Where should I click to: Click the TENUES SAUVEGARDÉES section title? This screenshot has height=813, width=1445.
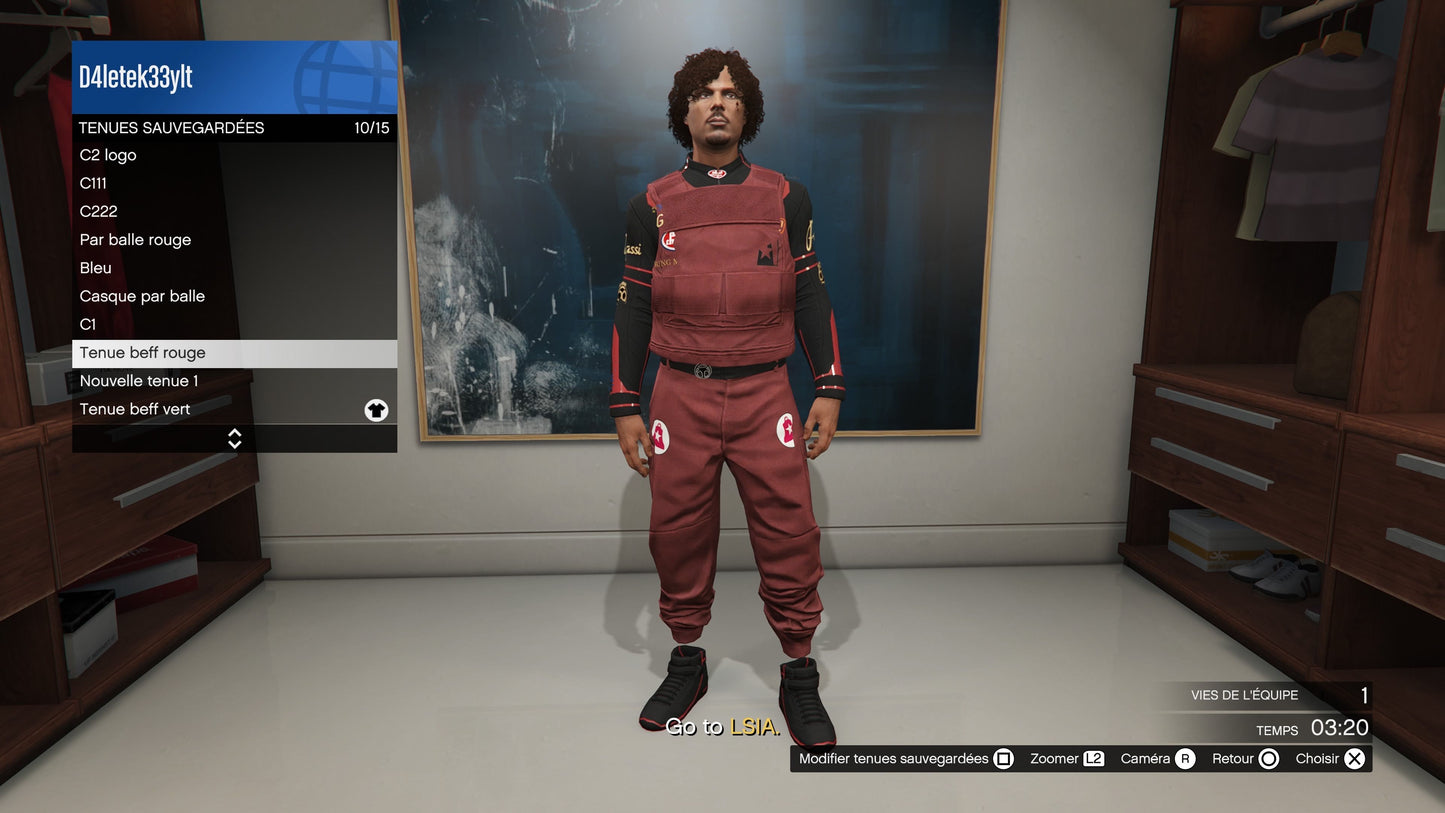click(x=172, y=128)
